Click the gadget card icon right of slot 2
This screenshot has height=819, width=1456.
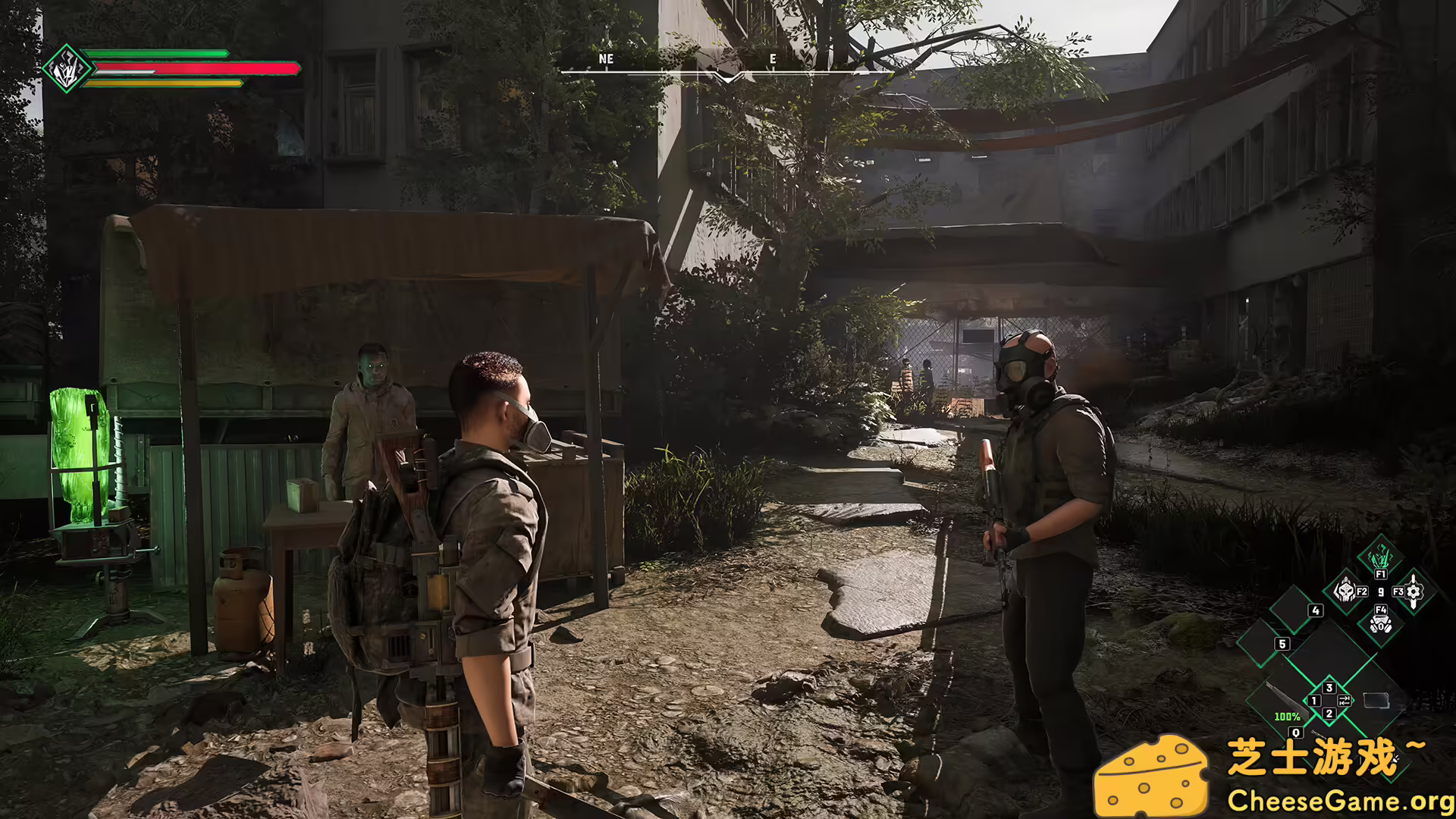(1376, 701)
